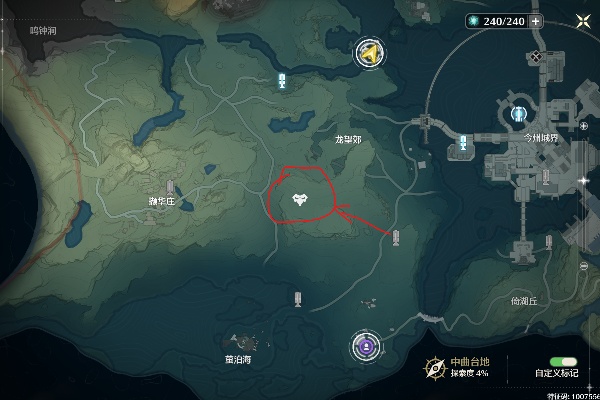Select the beacon marker near 磐华庄
This screenshot has width=600, height=400.
tap(170, 187)
